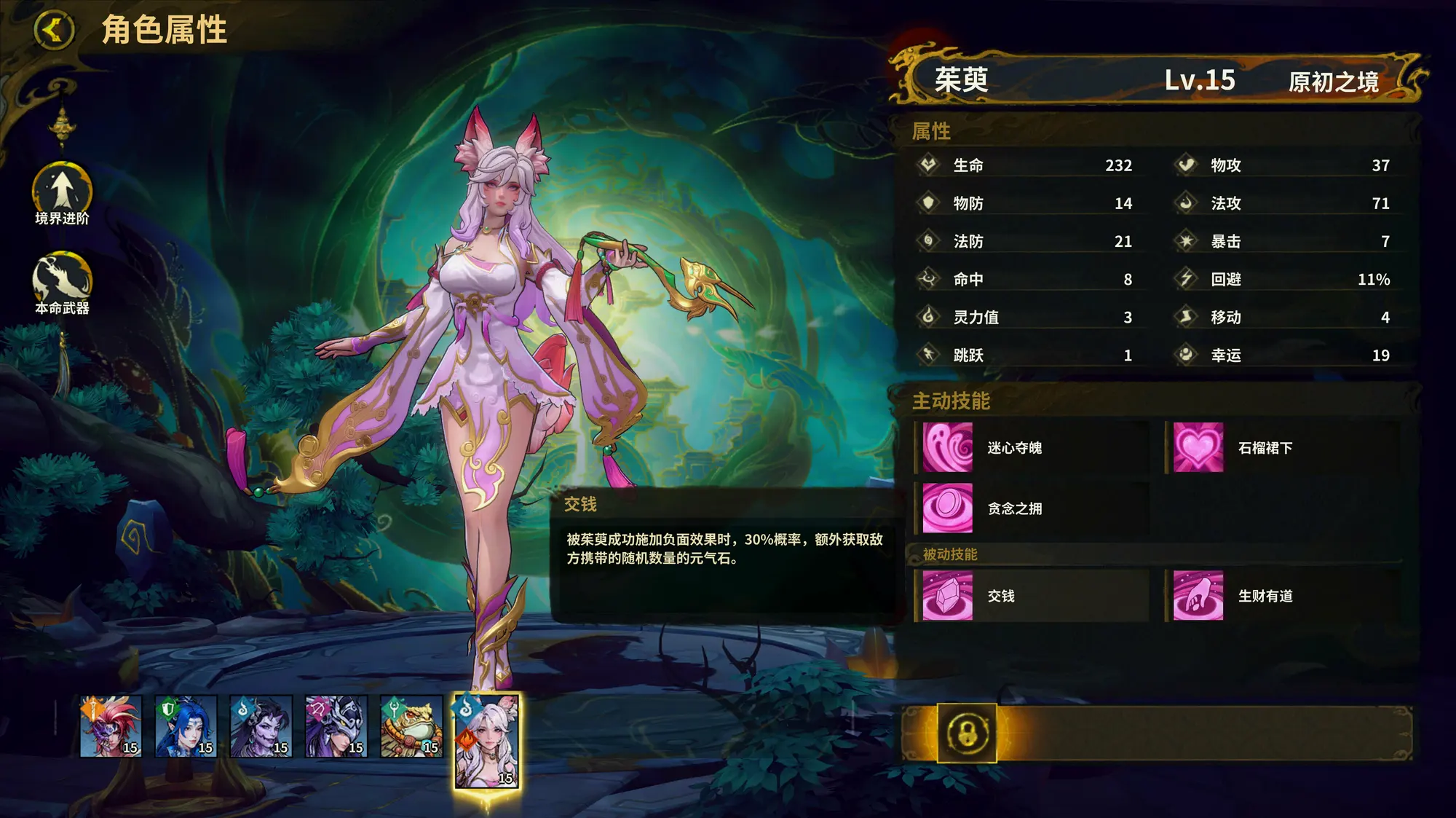Select the red-haired masked character portrait

[x=111, y=726]
